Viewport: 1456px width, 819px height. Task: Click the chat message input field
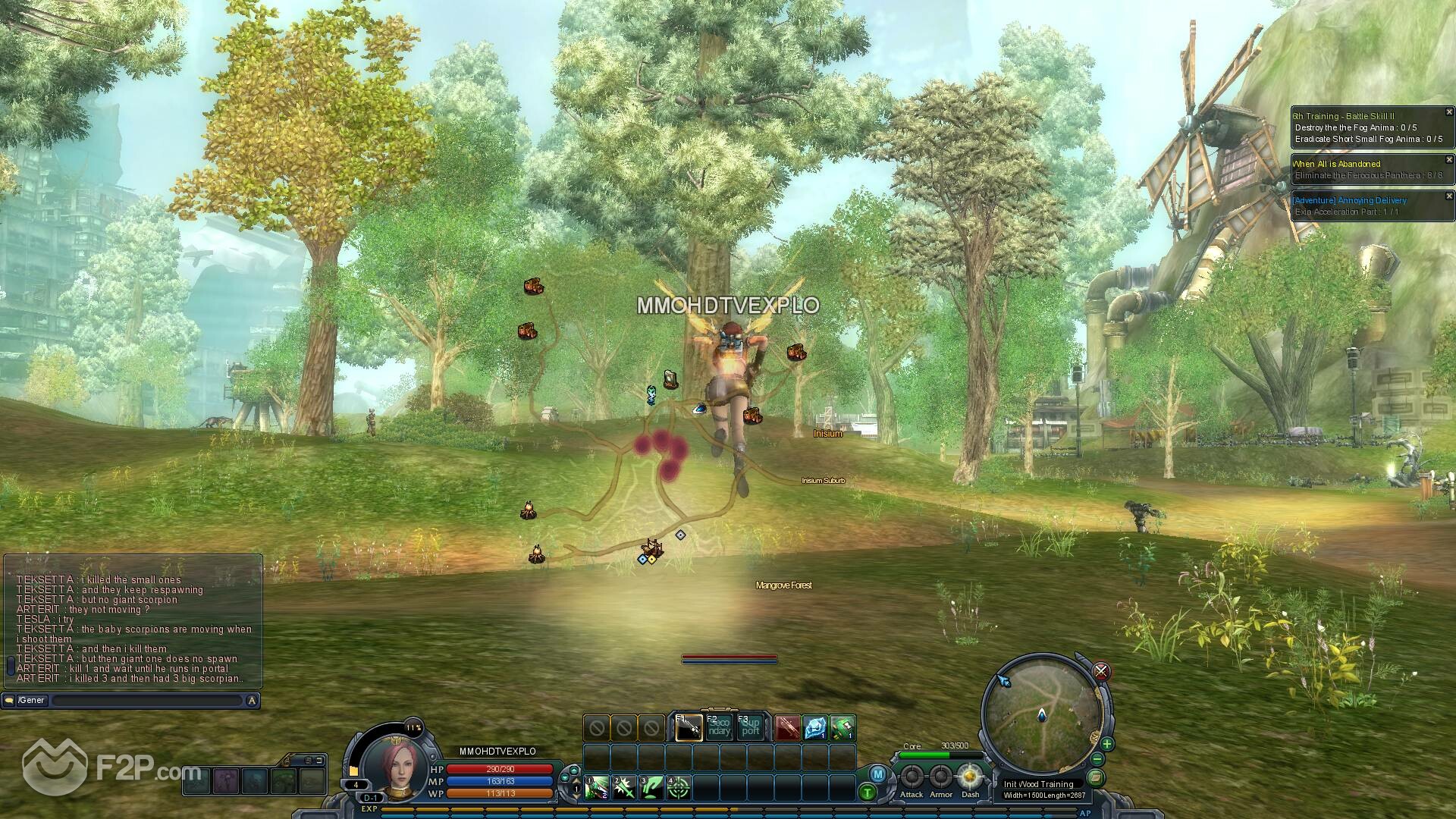click(x=148, y=701)
